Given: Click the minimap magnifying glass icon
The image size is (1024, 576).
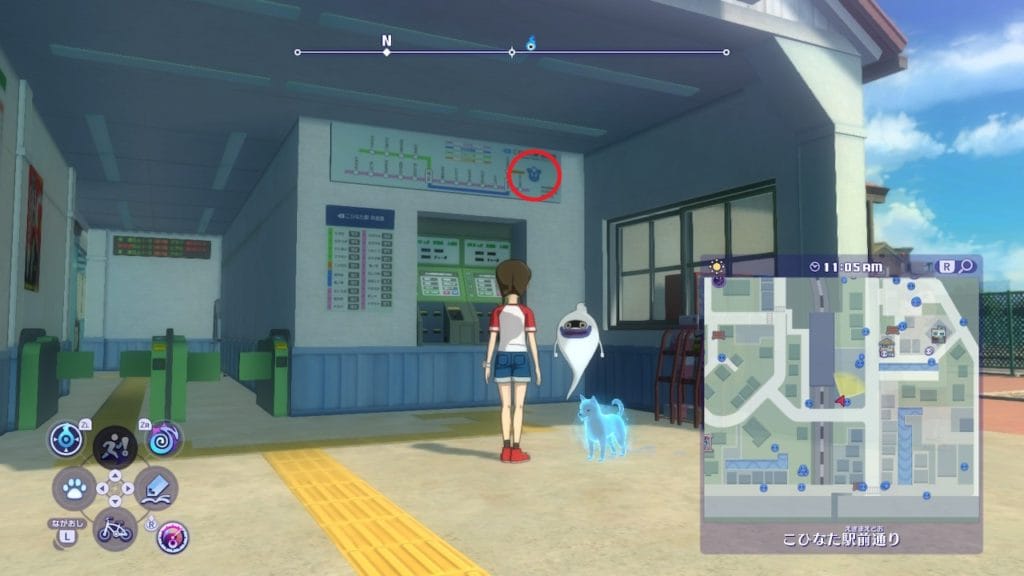Looking at the screenshot, I should pos(966,266).
